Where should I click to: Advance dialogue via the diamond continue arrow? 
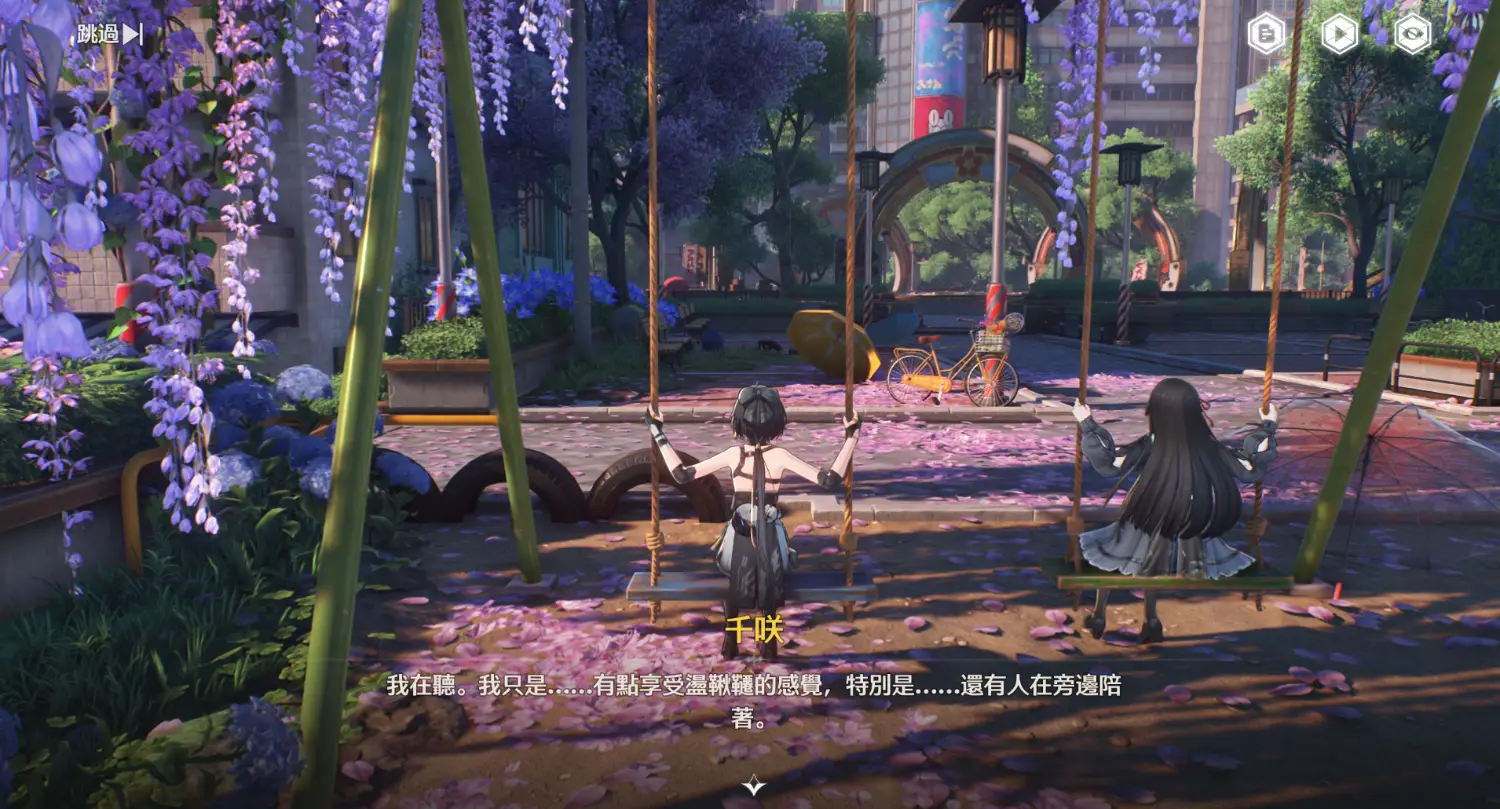point(753,787)
